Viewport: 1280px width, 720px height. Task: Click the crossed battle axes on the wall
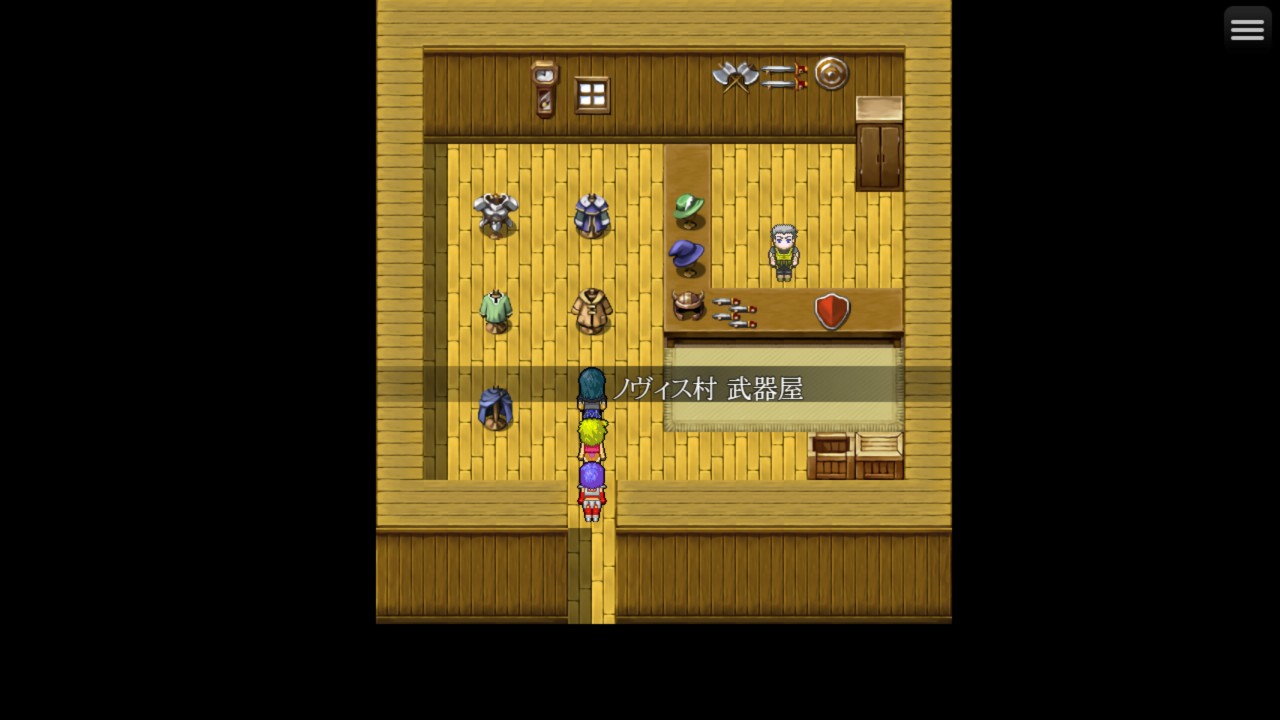(x=735, y=76)
